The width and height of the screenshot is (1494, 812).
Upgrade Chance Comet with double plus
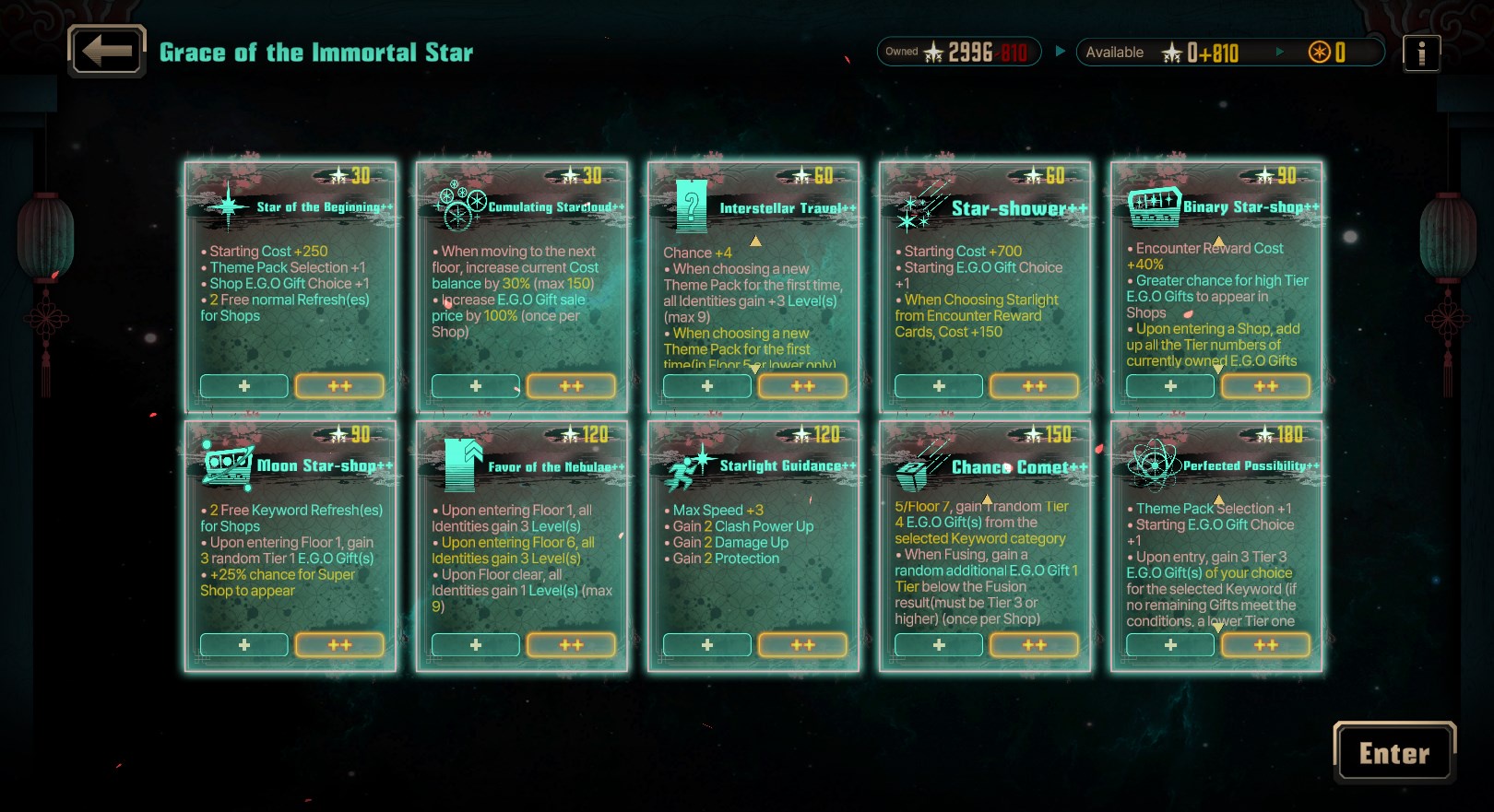(x=1034, y=645)
